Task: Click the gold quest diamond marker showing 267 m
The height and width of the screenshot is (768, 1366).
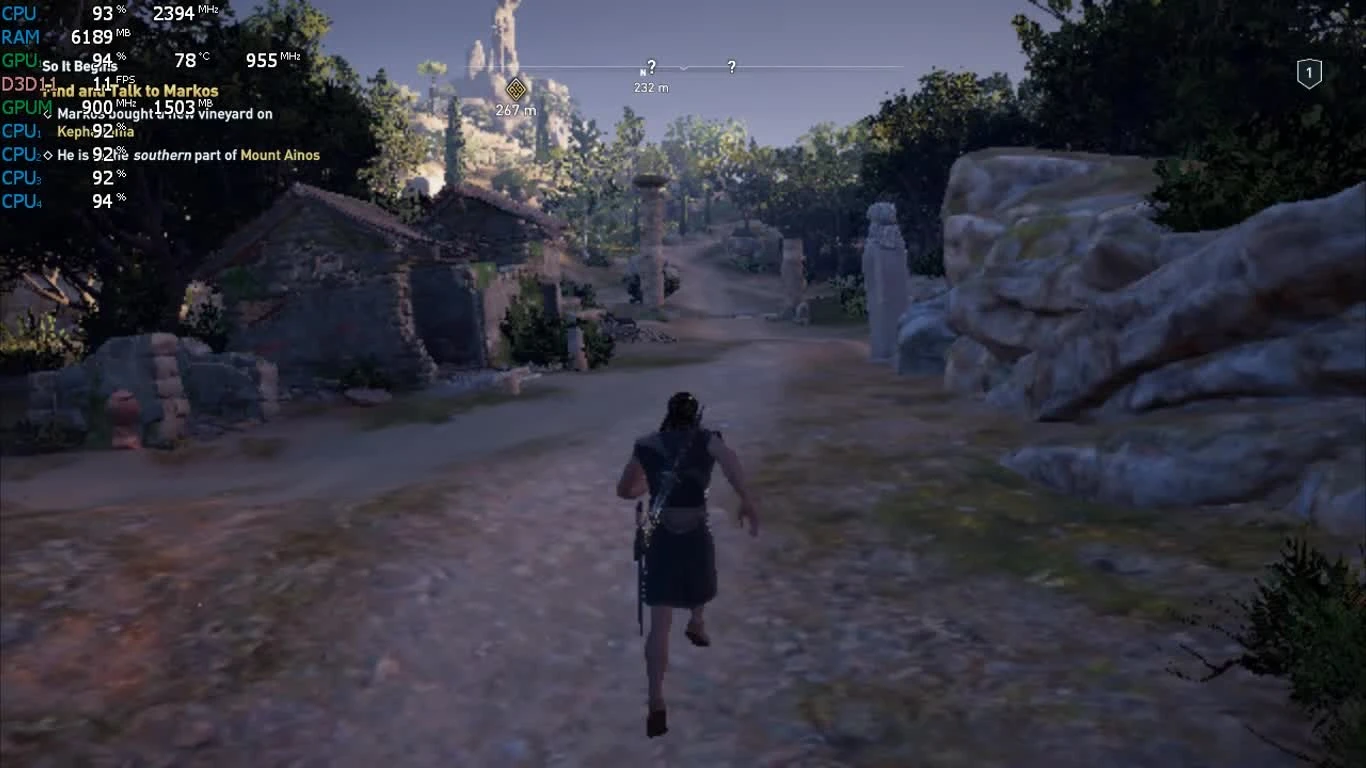Action: point(514,89)
